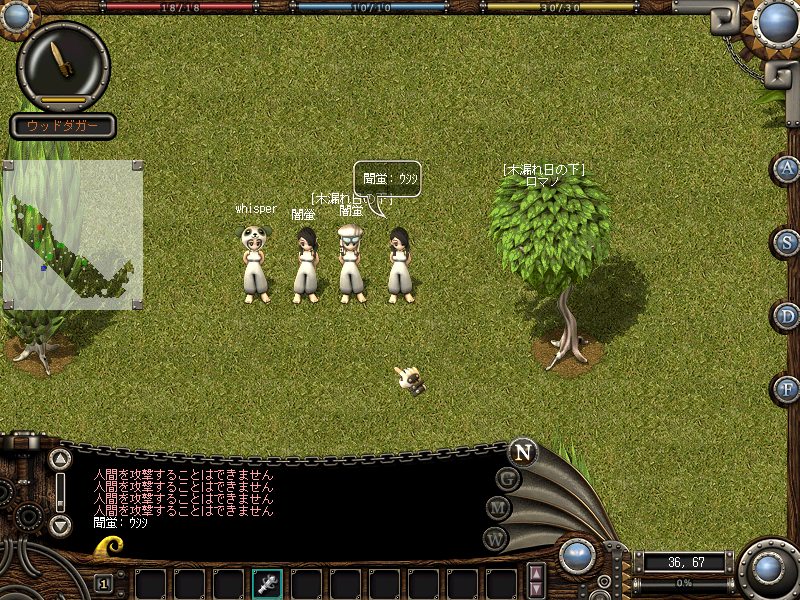
Task: Click the round A button
Action: [788, 169]
